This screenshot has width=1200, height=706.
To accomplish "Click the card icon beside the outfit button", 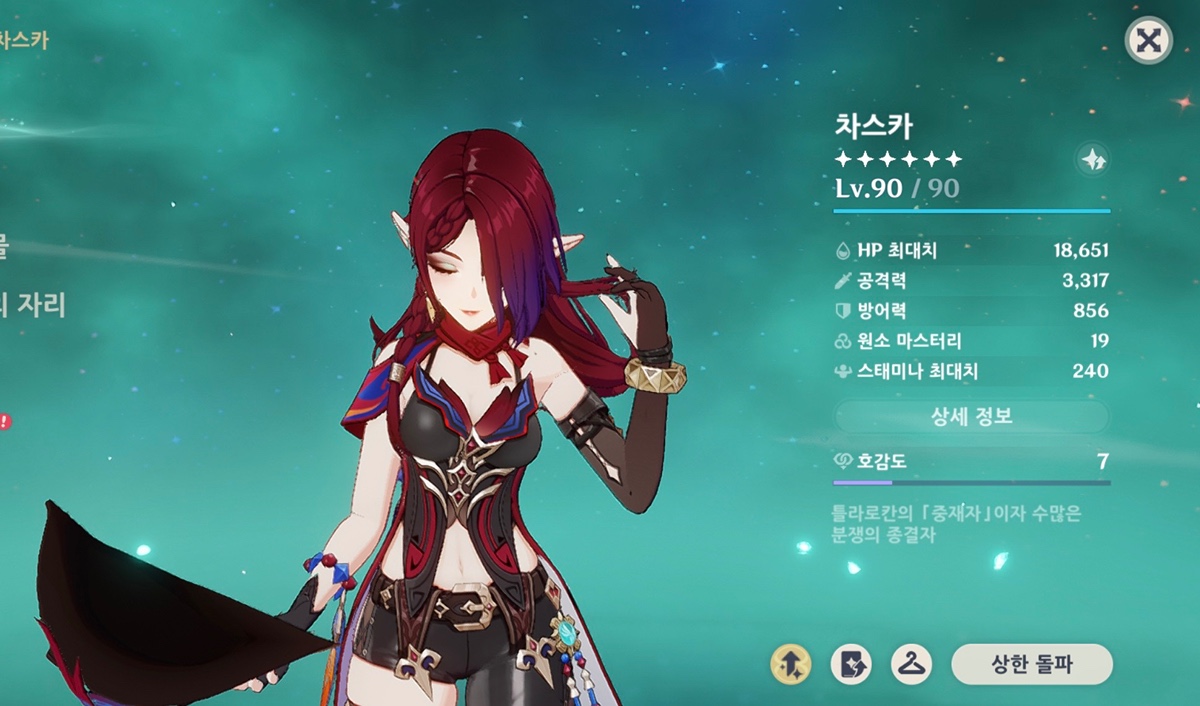I will tap(851, 664).
